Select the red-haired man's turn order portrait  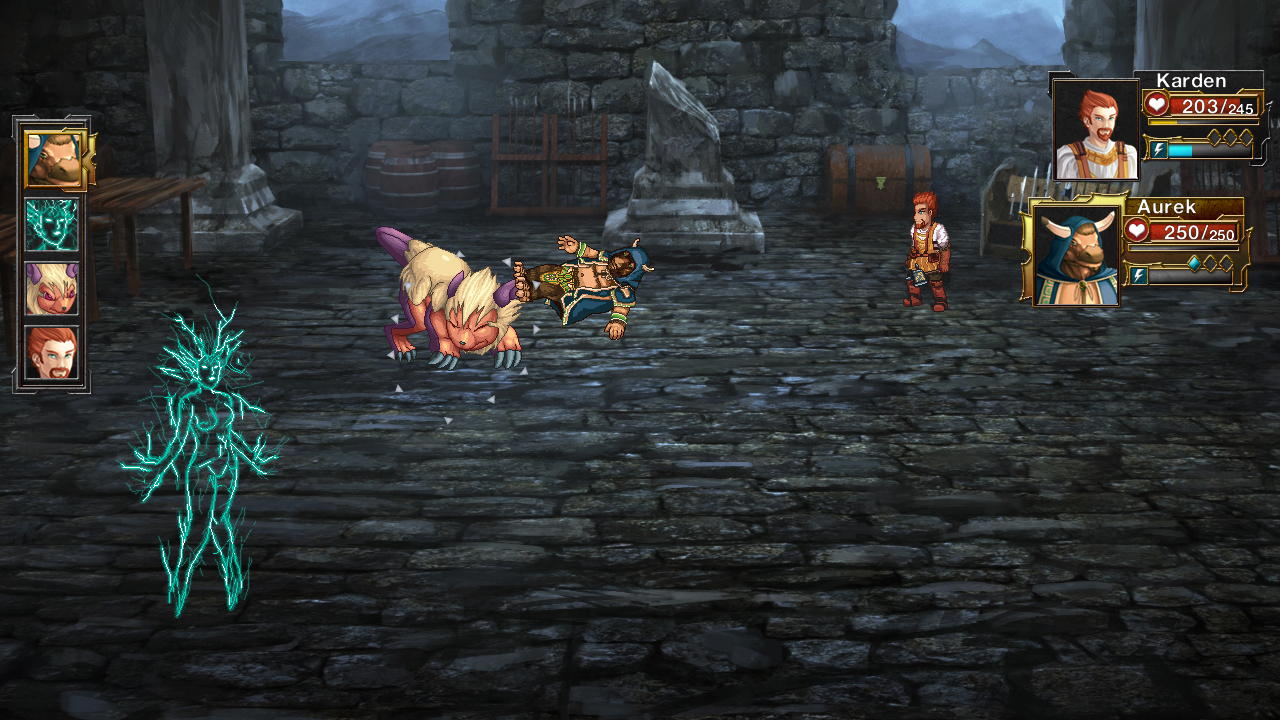51,352
